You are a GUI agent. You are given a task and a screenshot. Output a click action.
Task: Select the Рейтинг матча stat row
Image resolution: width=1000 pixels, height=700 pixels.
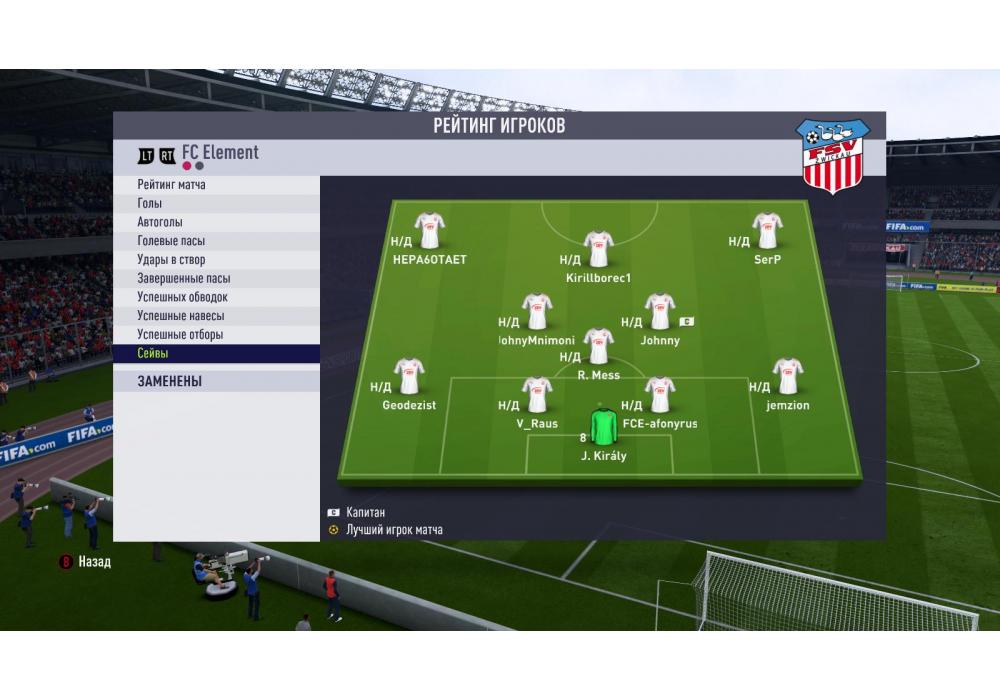coord(216,185)
